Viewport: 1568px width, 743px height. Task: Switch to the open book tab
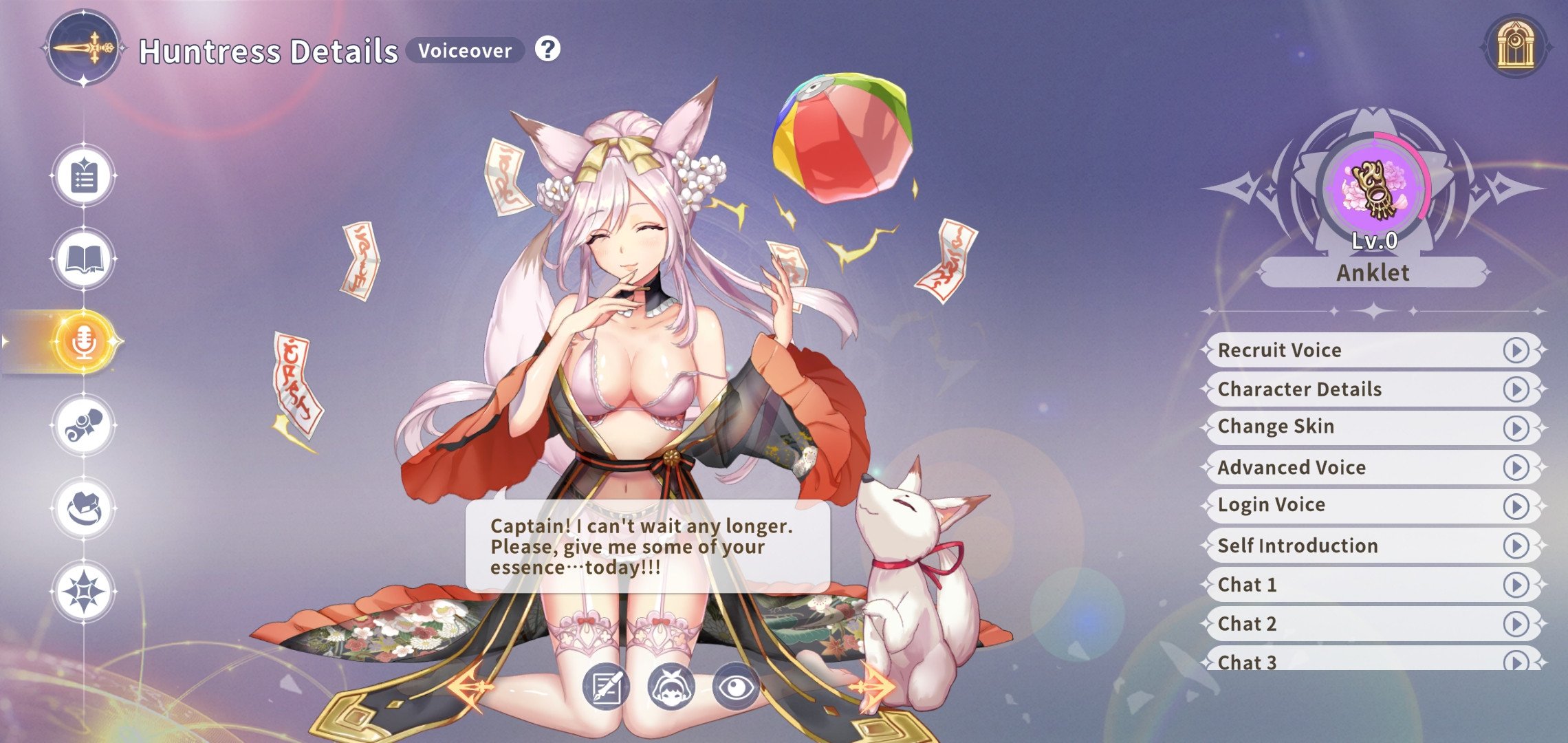click(x=84, y=259)
